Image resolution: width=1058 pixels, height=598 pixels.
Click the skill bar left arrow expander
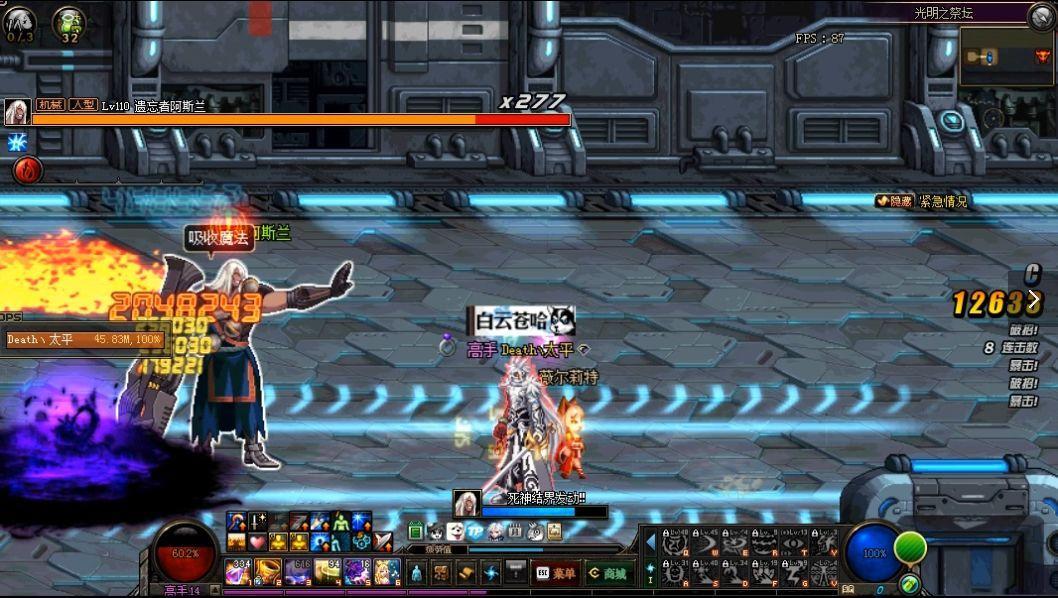[x=650, y=542]
